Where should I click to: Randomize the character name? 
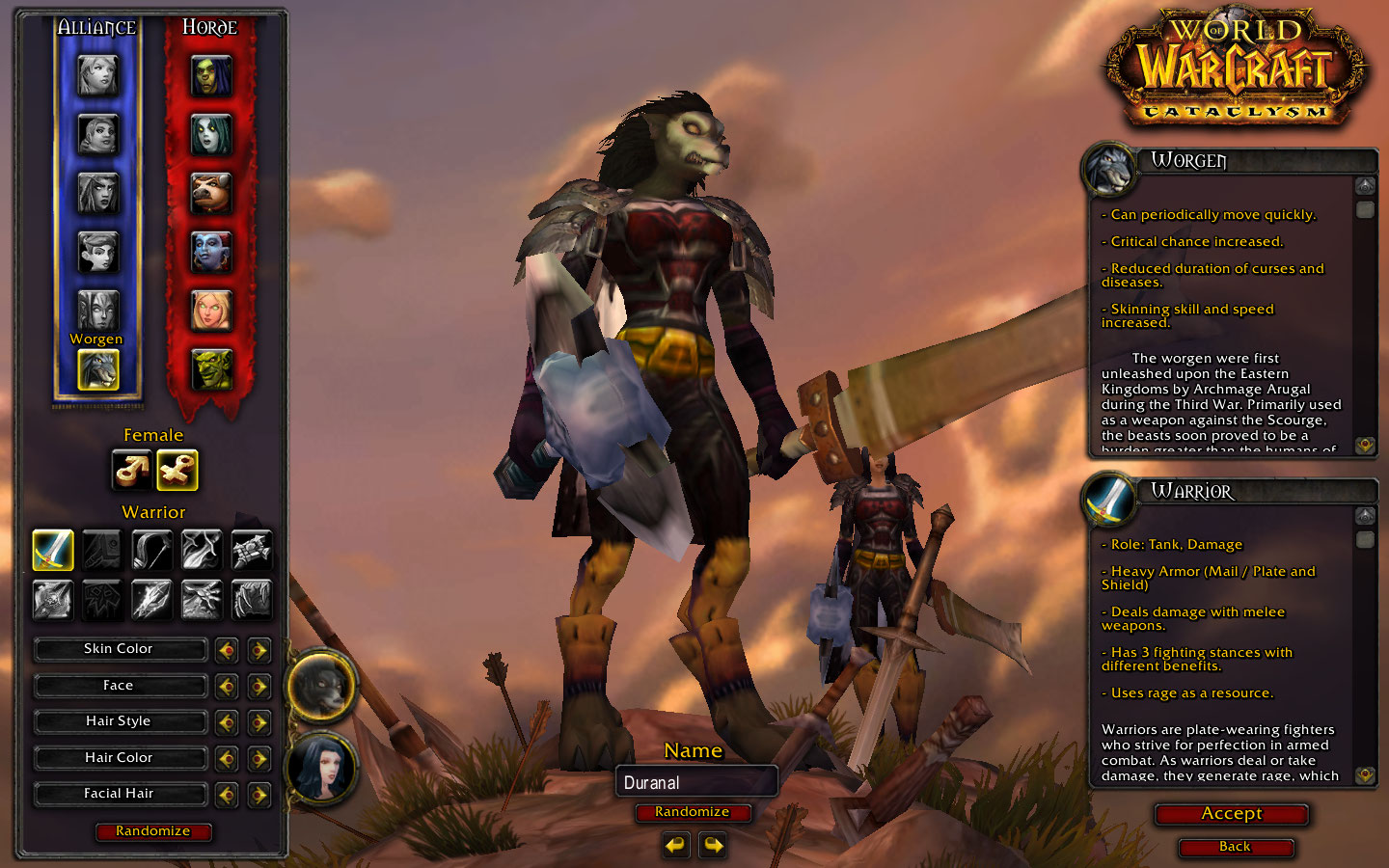point(692,812)
